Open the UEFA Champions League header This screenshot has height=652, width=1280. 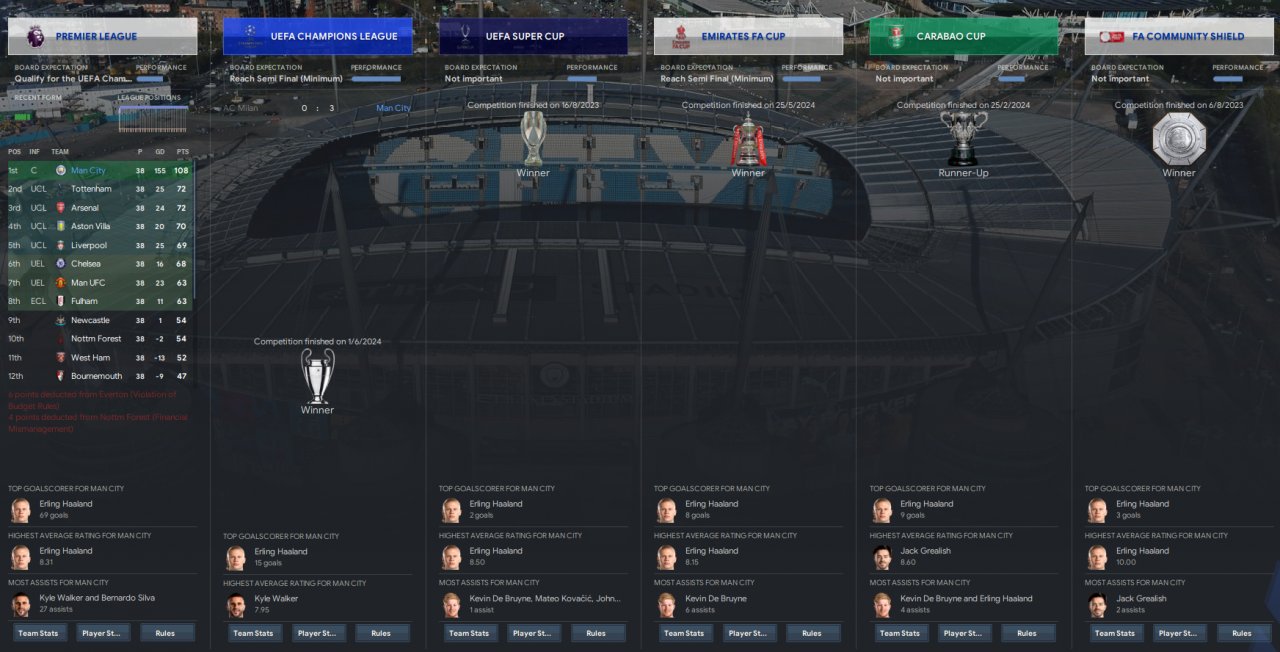pyautogui.click(x=318, y=36)
